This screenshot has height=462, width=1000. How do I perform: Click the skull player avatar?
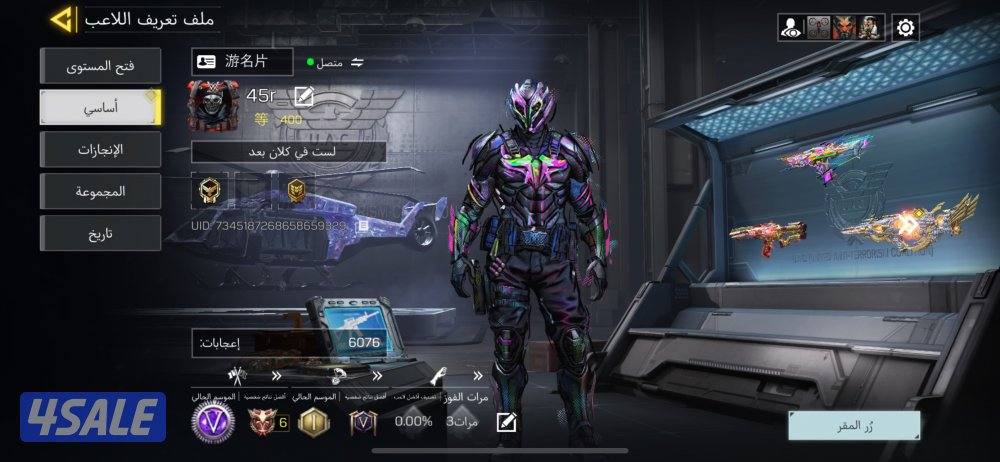[211, 108]
